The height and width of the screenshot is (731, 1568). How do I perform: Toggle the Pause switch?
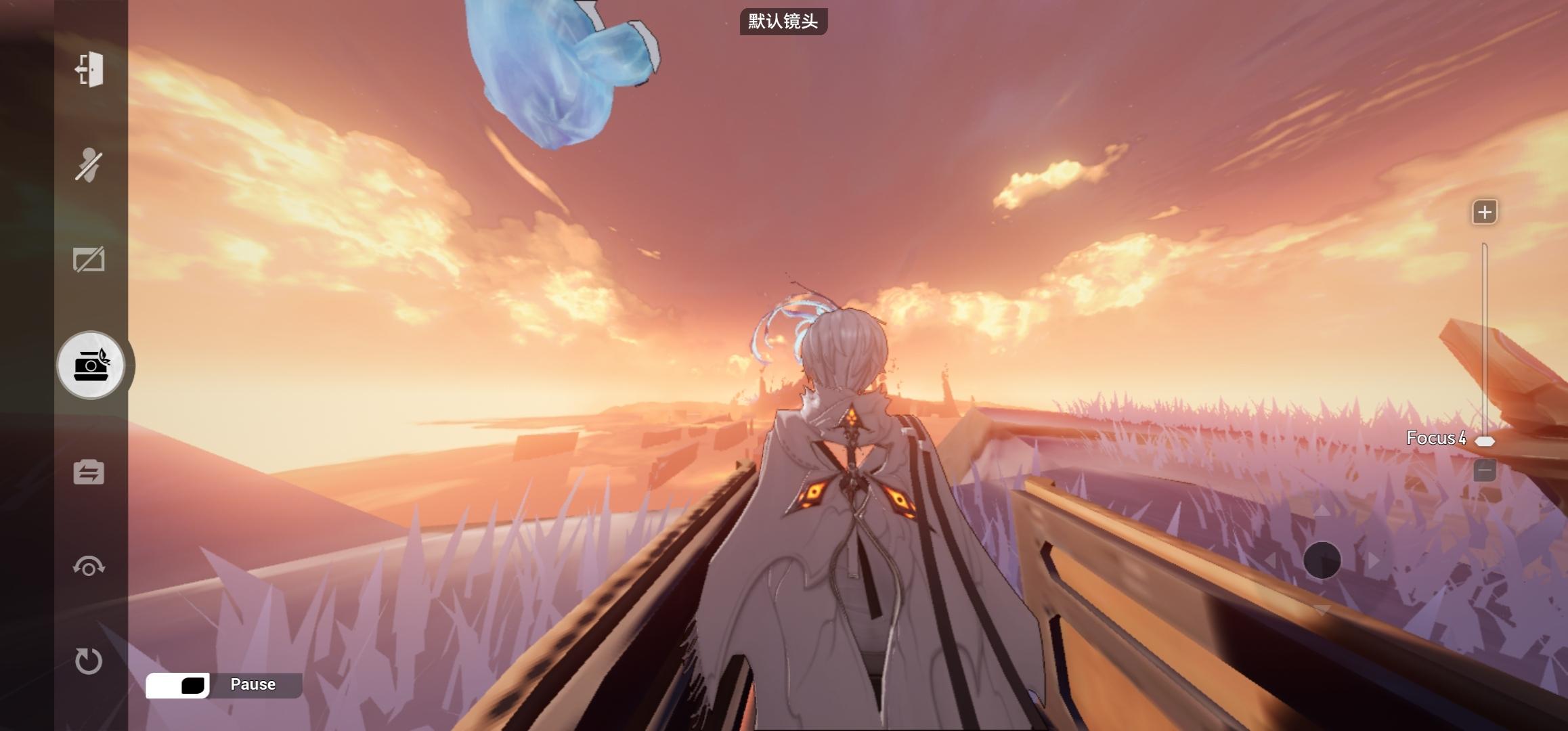coord(178,685)
